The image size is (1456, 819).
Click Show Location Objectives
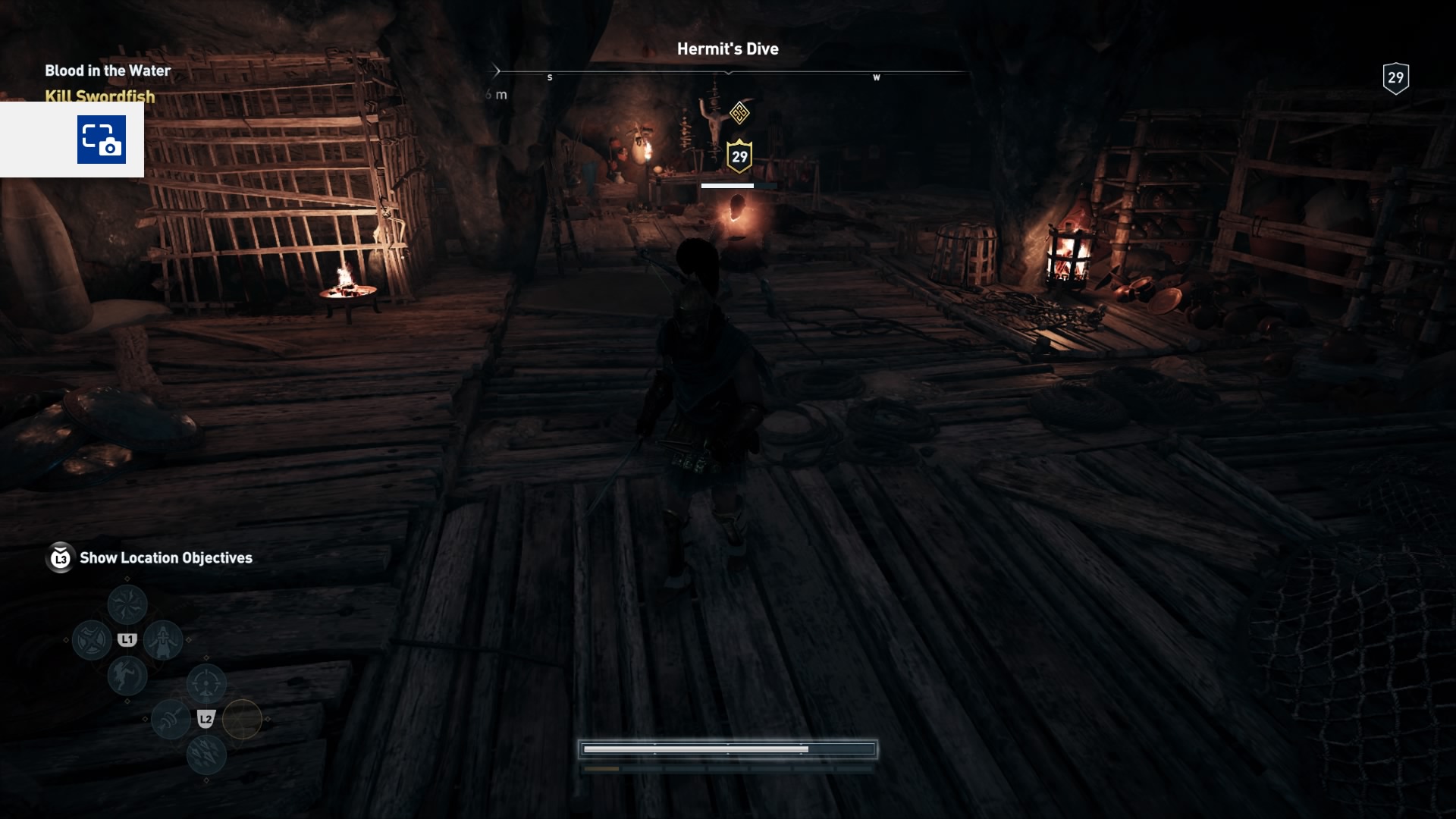point(165,558)
